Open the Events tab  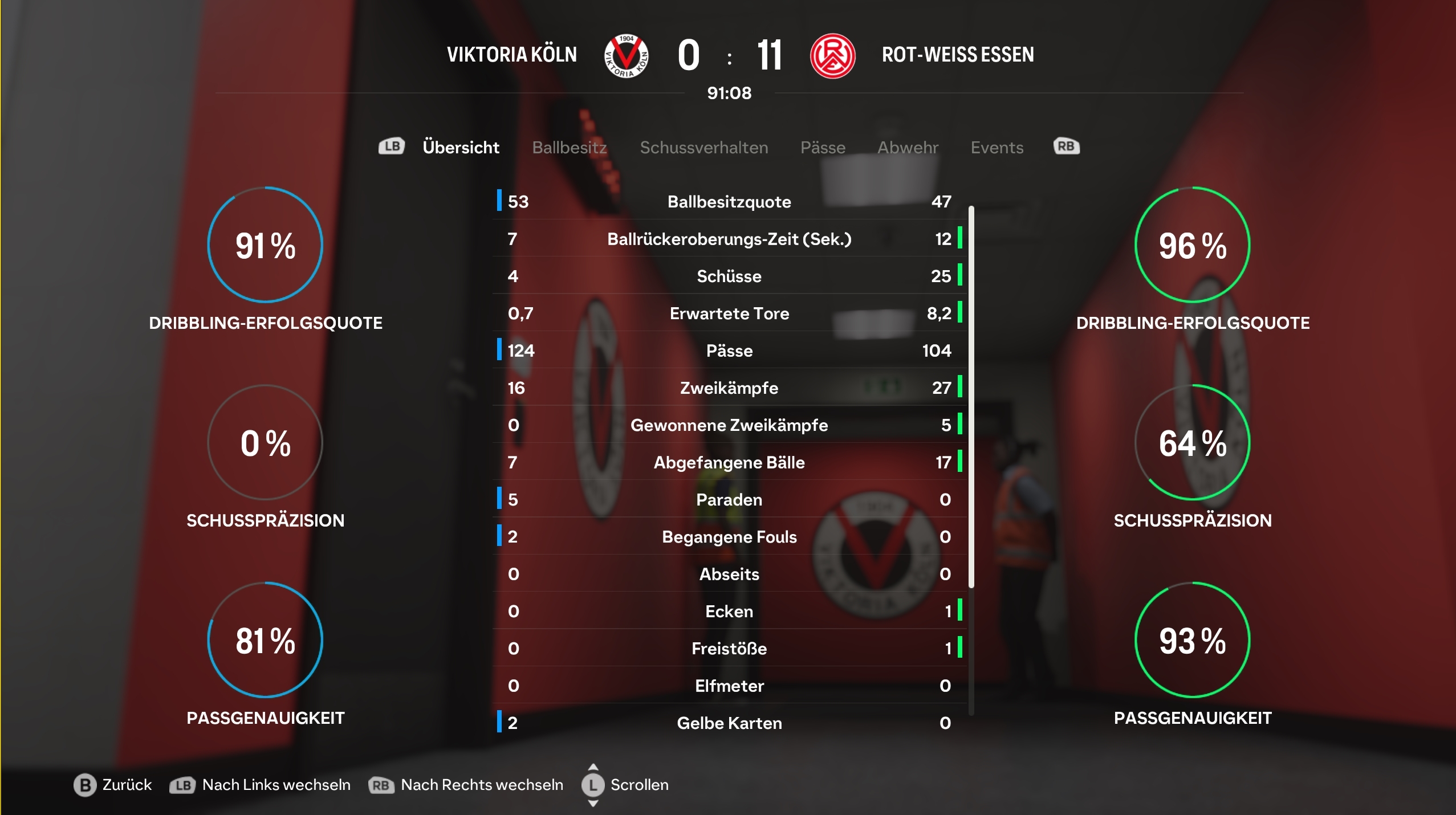(x=997, y=148)
